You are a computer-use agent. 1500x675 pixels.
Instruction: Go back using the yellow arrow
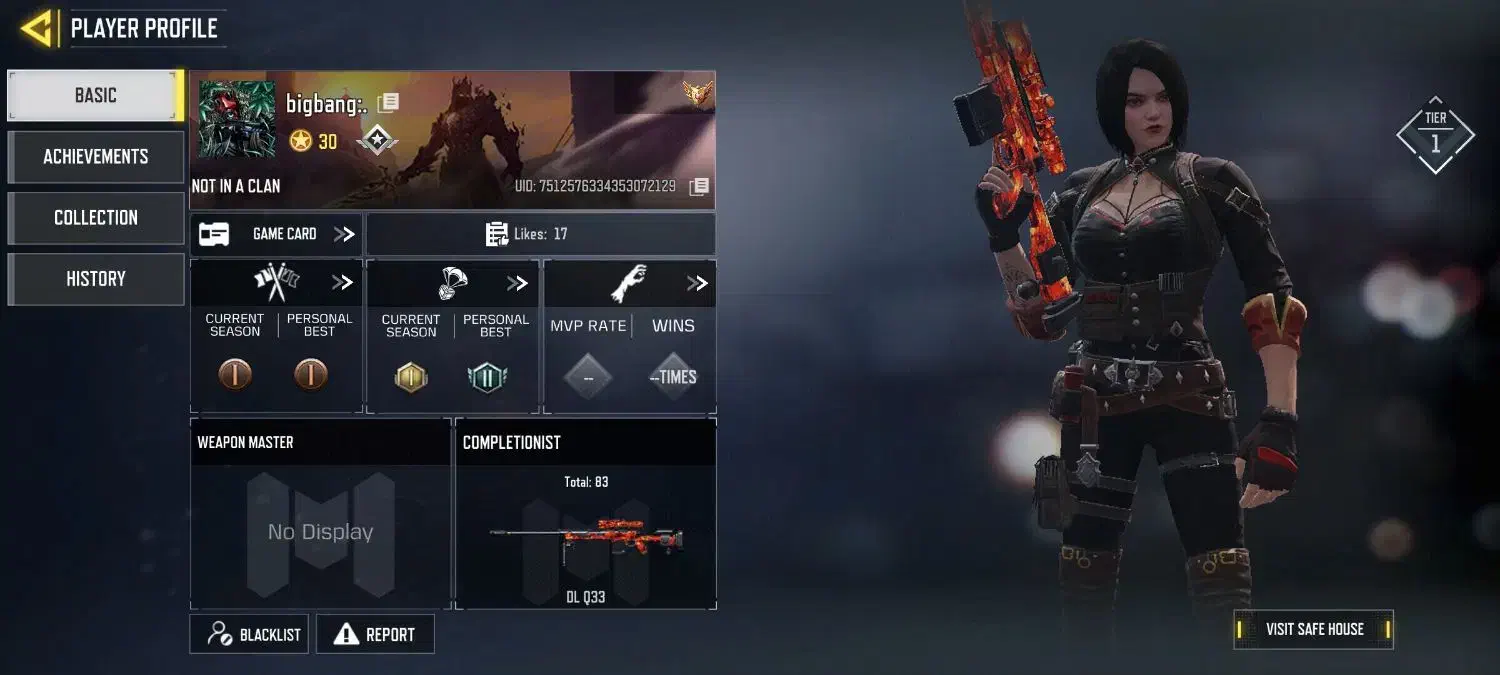pyautogui.click(x=37, y=29)
